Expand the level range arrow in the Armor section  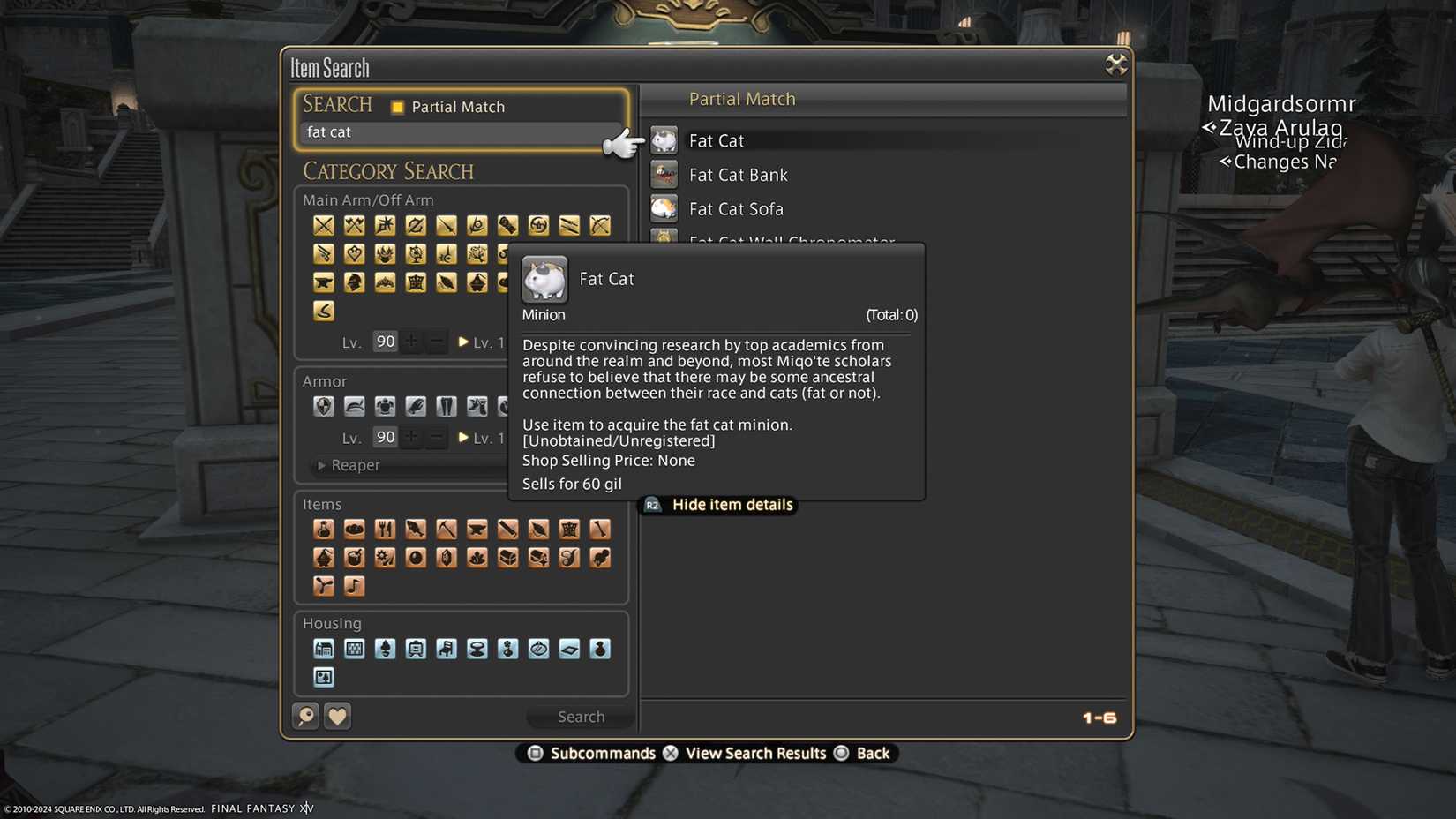462,437
